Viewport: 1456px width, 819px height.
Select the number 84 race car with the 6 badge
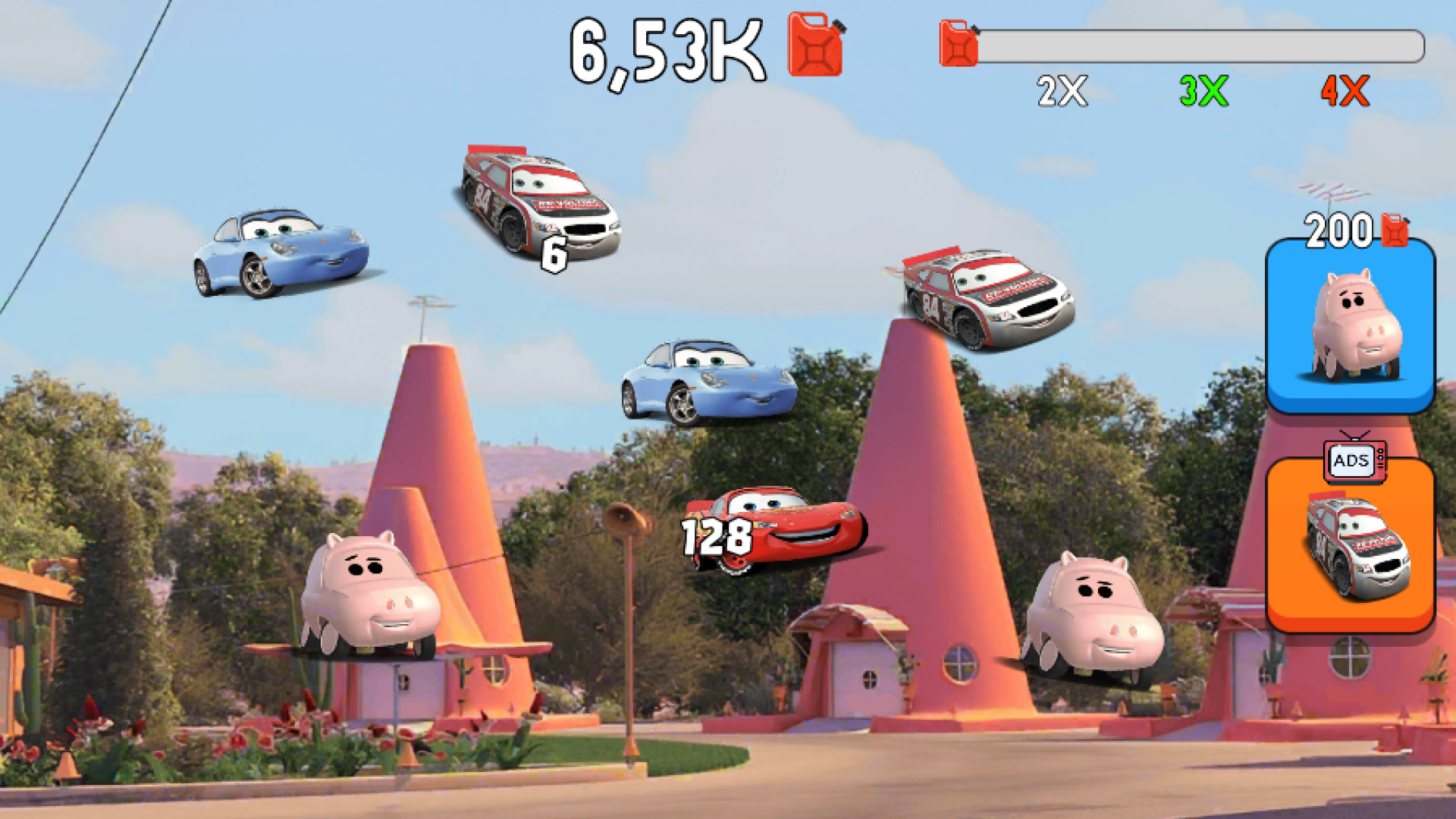pos(538,197)
